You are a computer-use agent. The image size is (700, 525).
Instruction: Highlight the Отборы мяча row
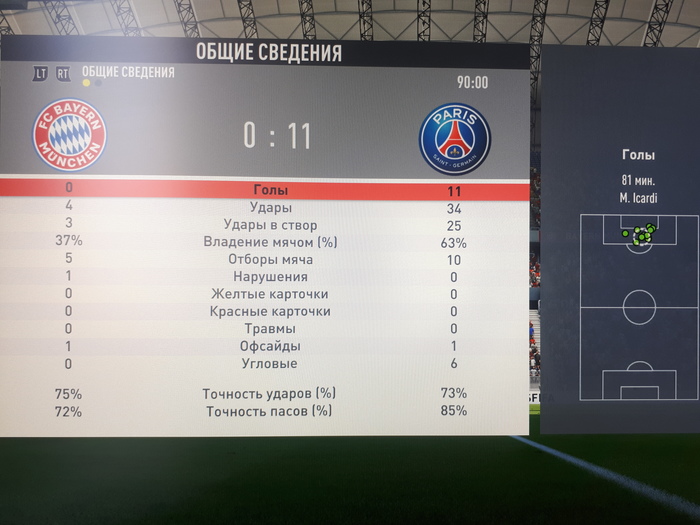[x=269, y=259]
